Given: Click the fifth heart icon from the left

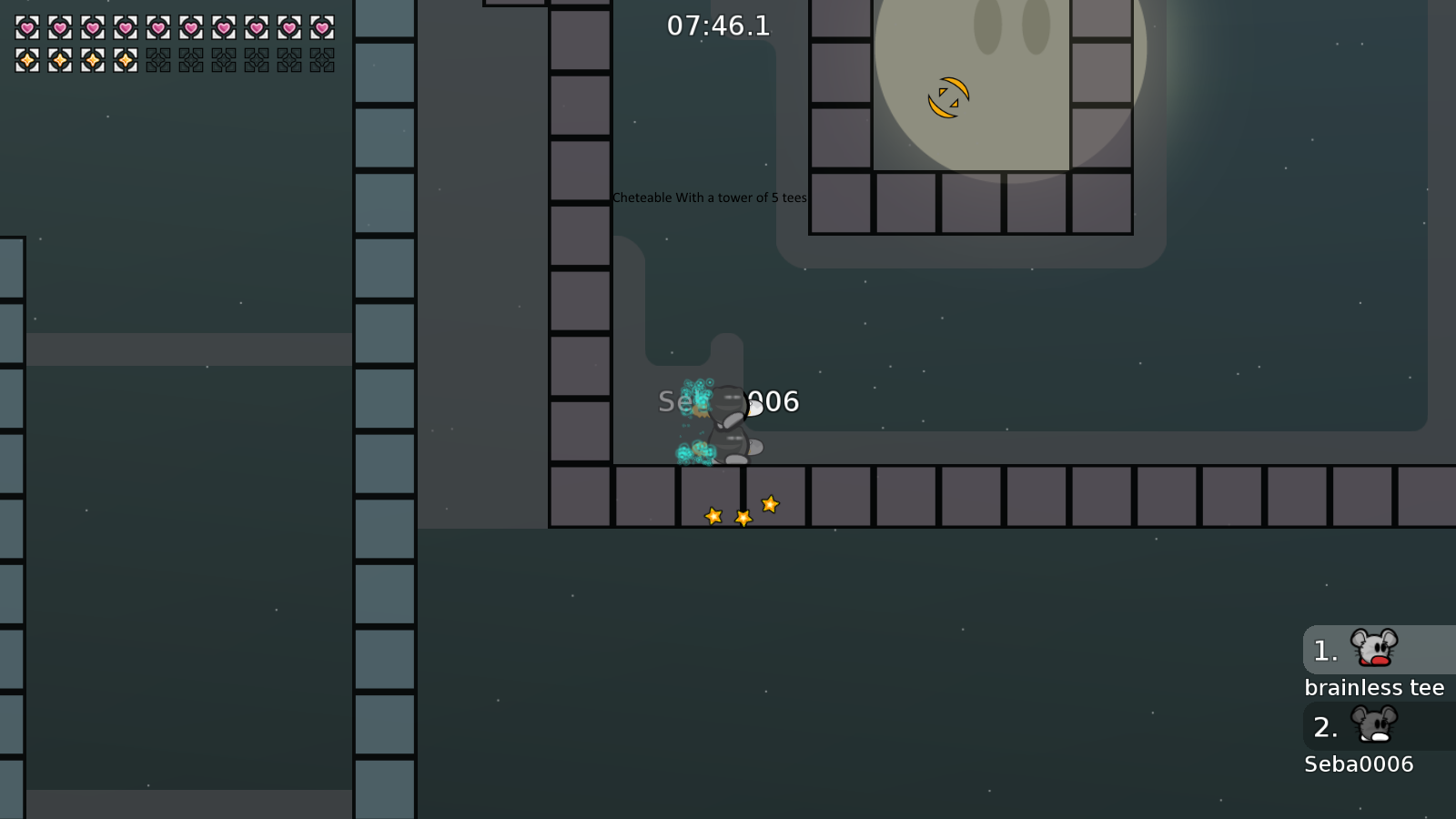Looking at the screenshot, I should click(157, 27).
